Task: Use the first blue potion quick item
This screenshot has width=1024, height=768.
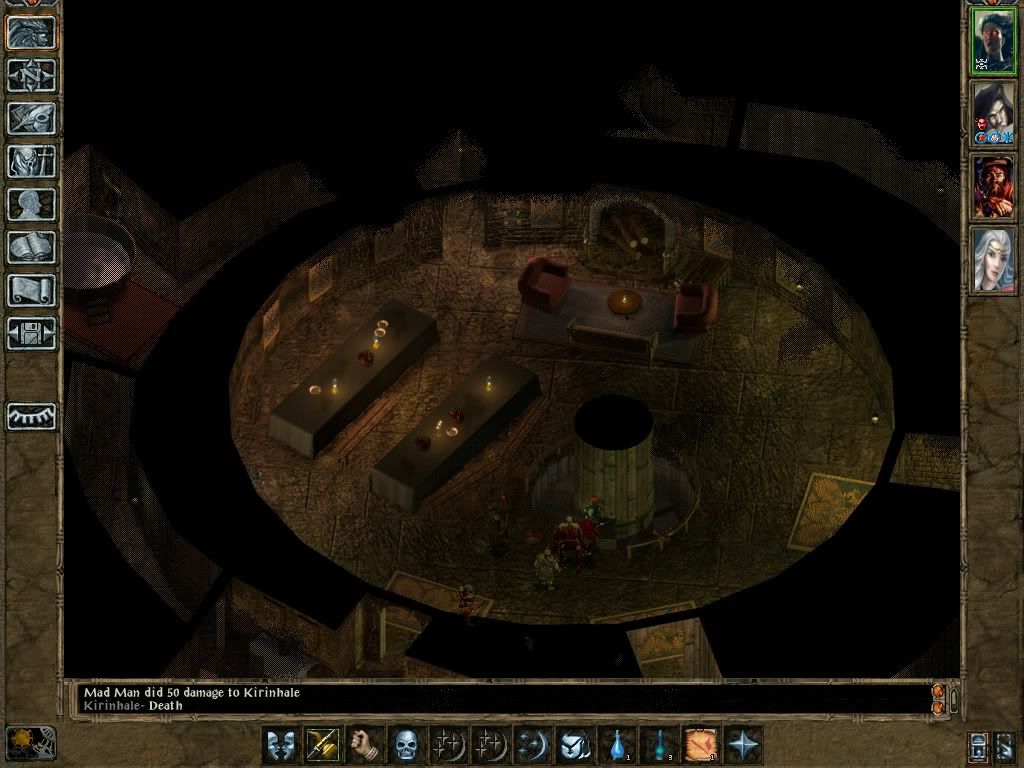Action: [618, 745]
